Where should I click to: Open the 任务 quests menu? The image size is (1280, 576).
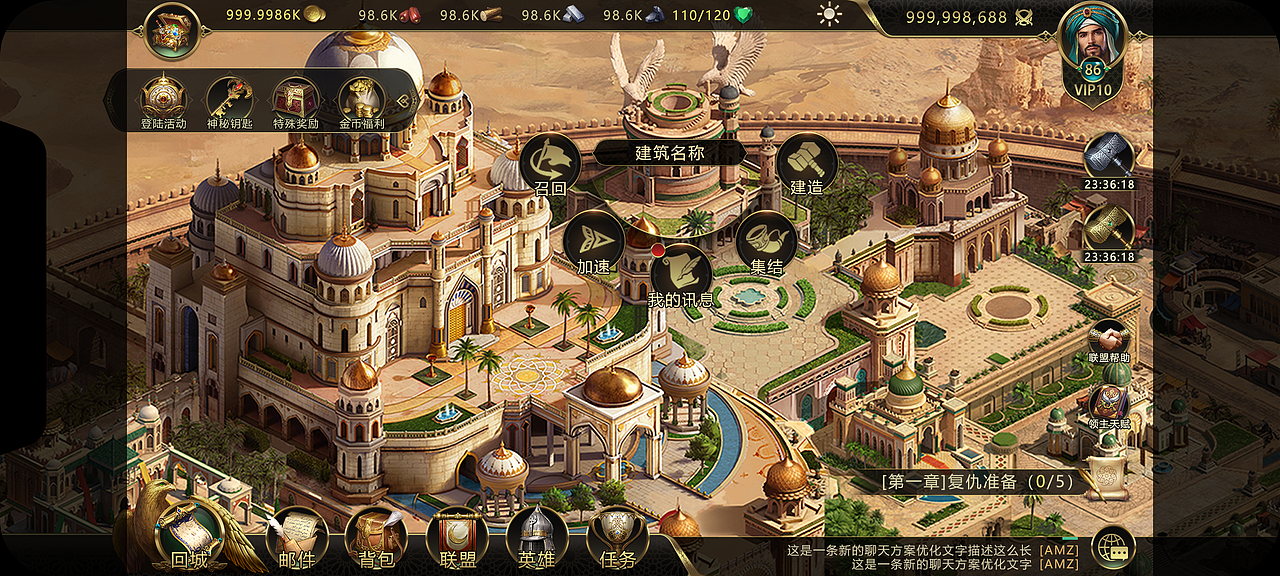617,537
